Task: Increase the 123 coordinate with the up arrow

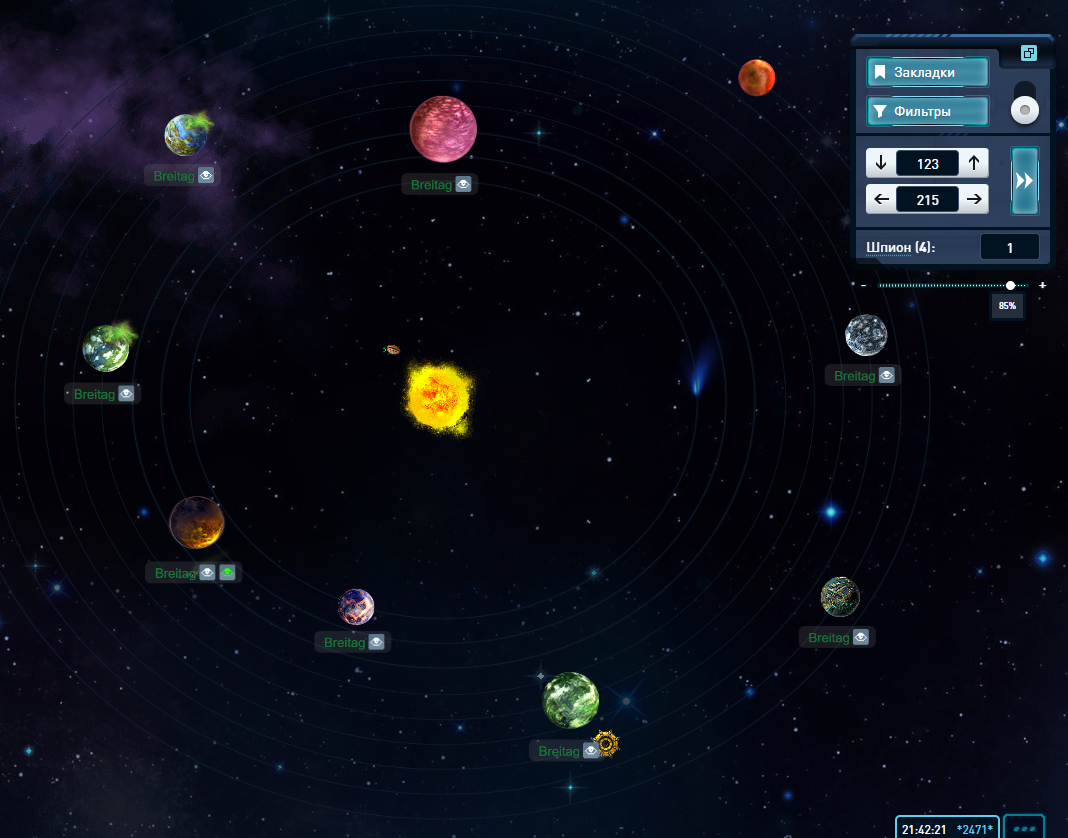Action: 974,163
